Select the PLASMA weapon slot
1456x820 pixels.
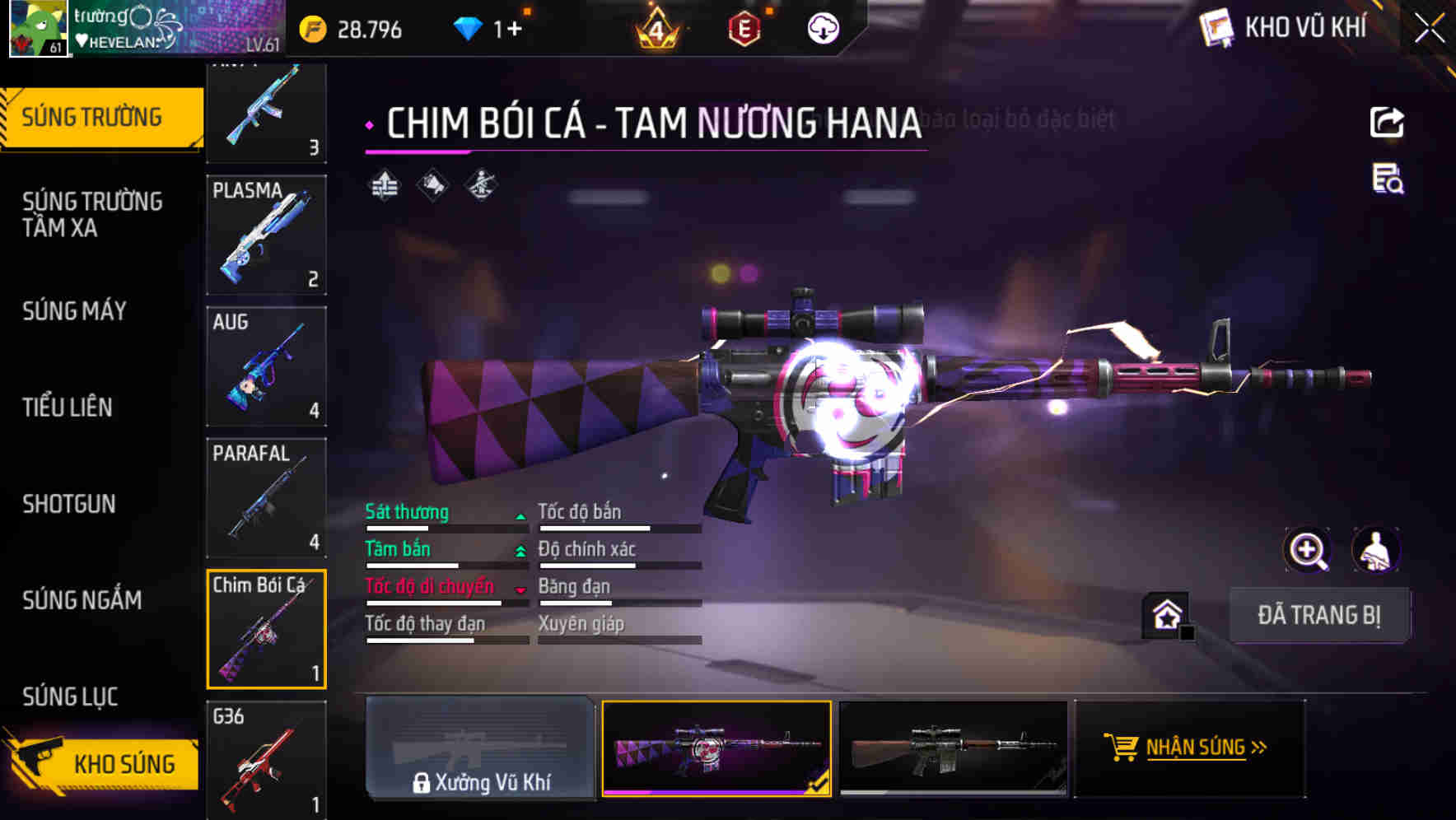(x=266, y=235)
